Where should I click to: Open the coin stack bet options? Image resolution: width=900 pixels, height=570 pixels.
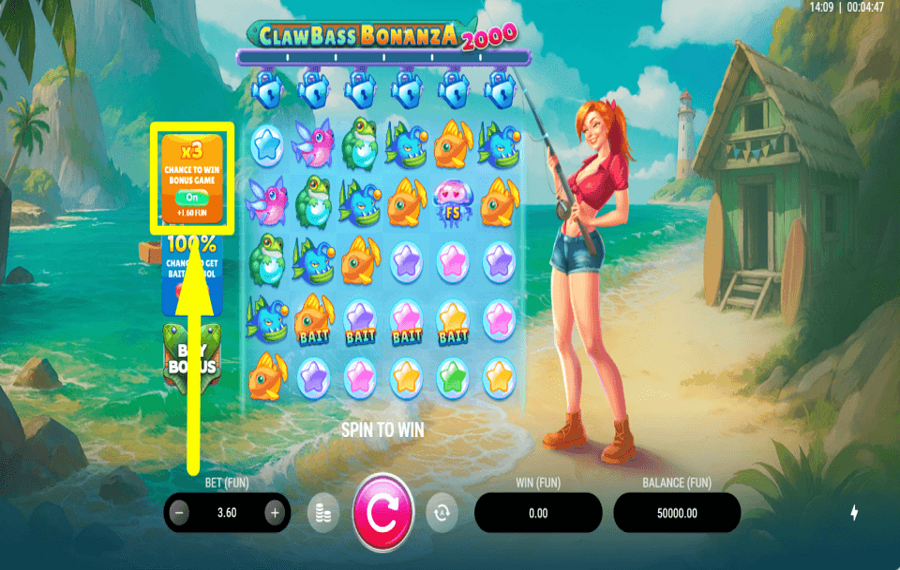coord(322,513)
